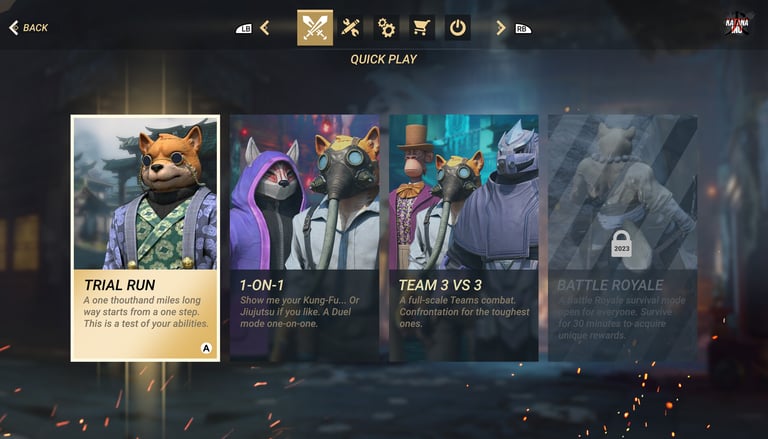Open the crossed swords Quick Play tab

tap(315, 27)
